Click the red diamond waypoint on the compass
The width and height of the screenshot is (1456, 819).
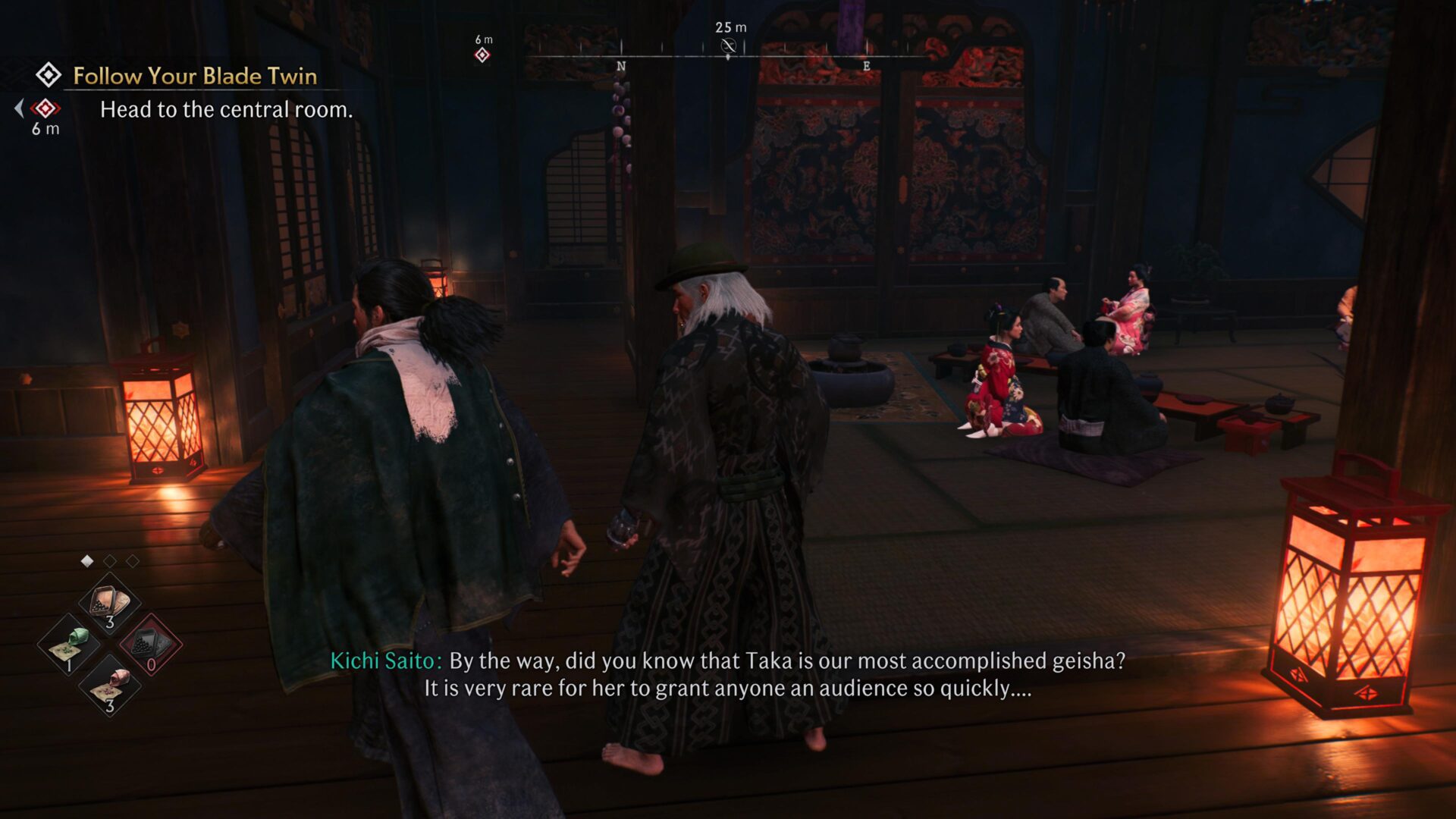point(482,55)
